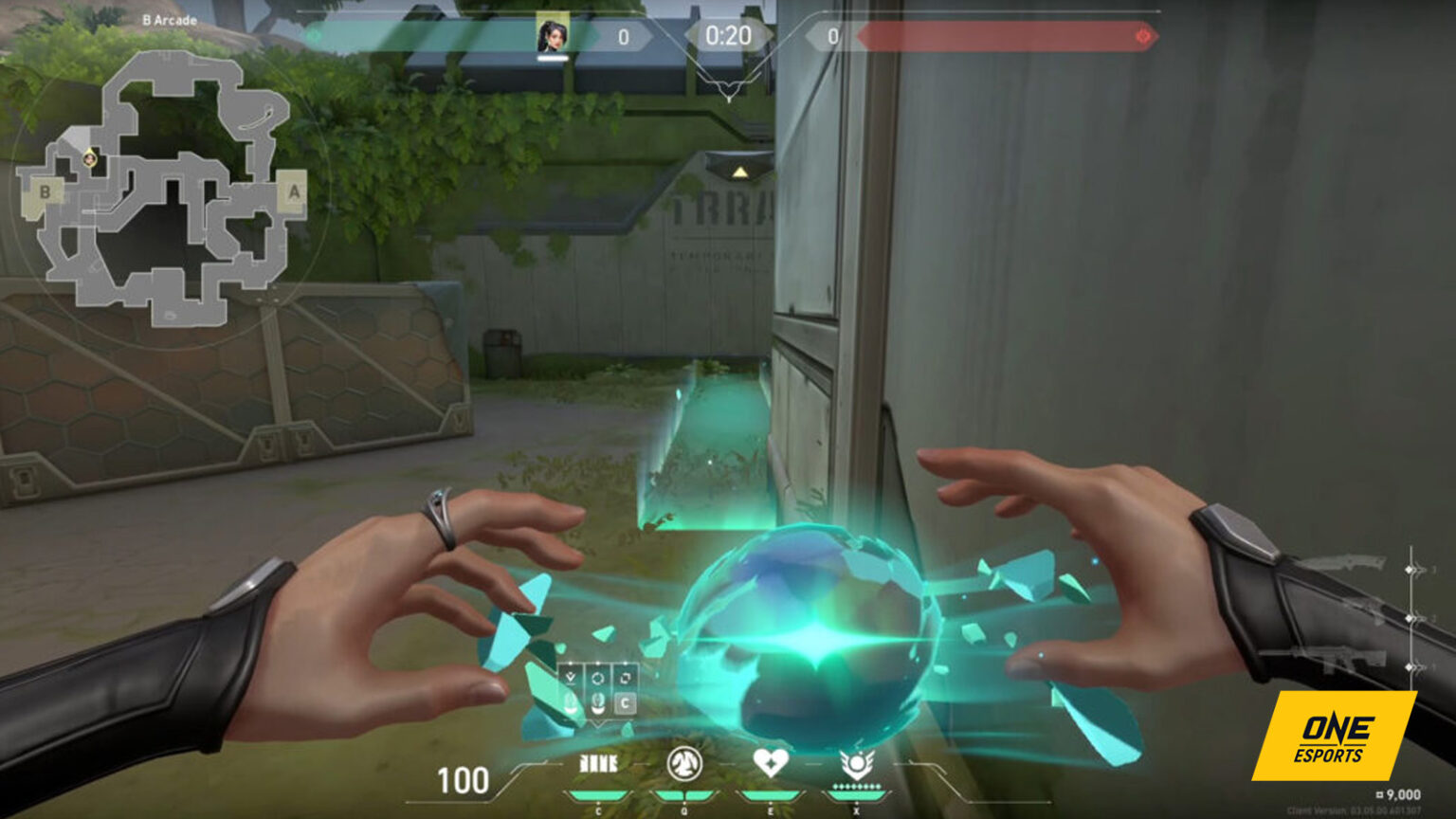Click the wall rotate-left icon in placement prompt

point(597,678)
